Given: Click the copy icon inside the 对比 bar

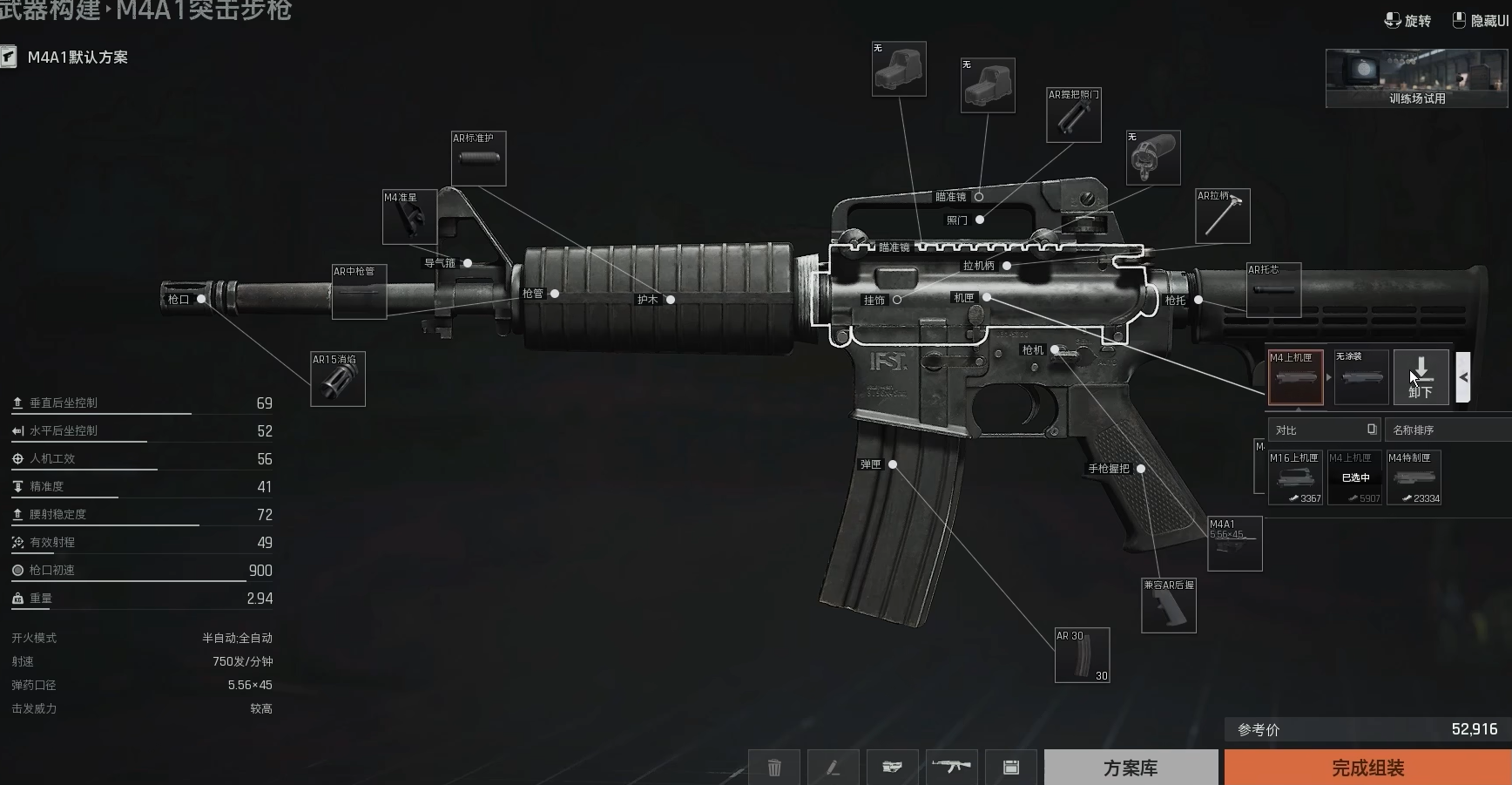Looking at the screenshot, I should click(x=1371, y=429).
